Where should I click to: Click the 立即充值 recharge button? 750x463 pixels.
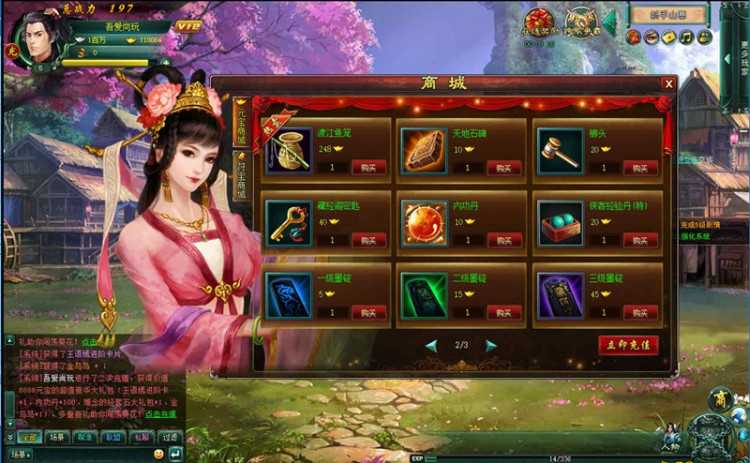pos(629,345)
